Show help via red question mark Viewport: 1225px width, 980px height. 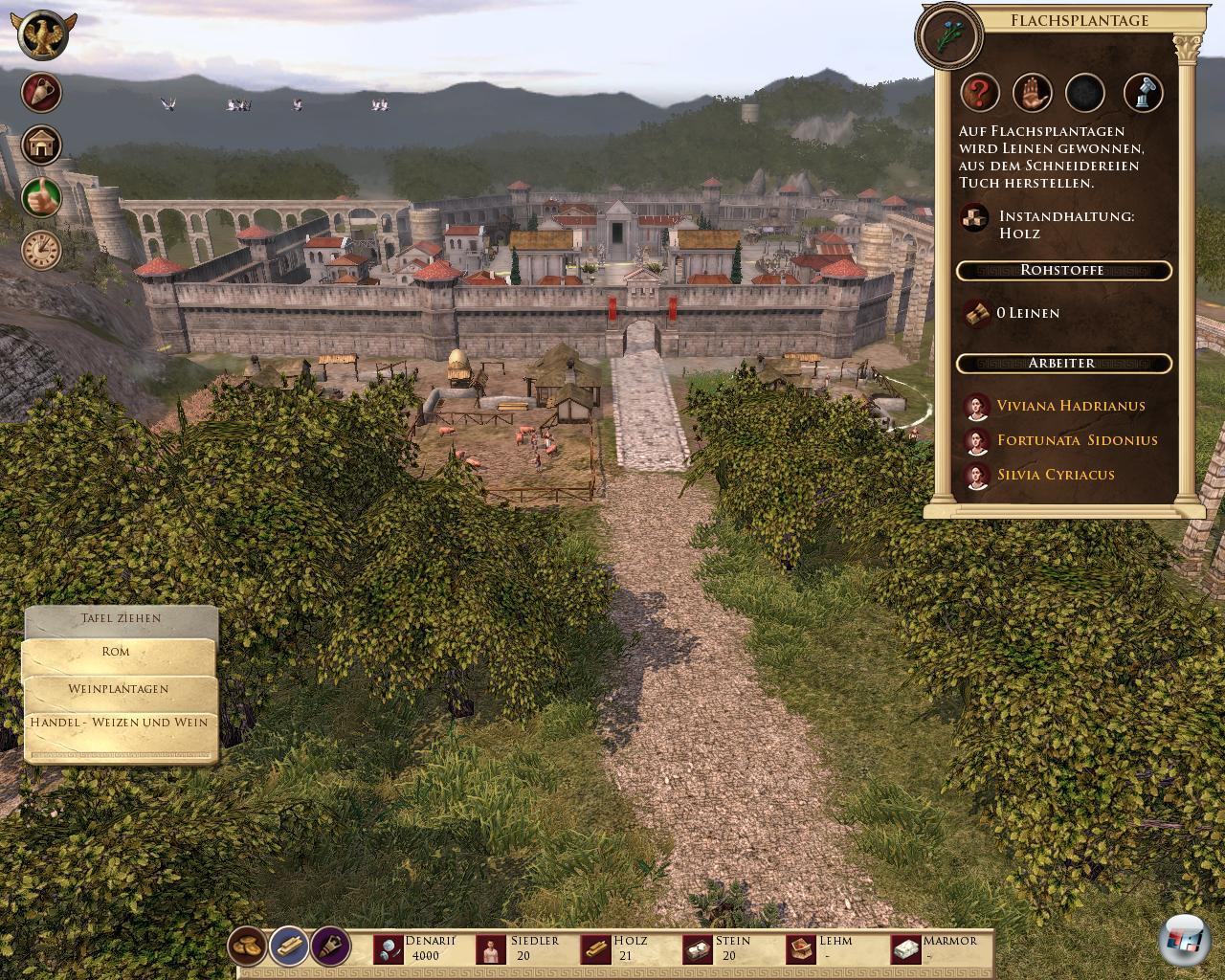[x=980, y=93]
